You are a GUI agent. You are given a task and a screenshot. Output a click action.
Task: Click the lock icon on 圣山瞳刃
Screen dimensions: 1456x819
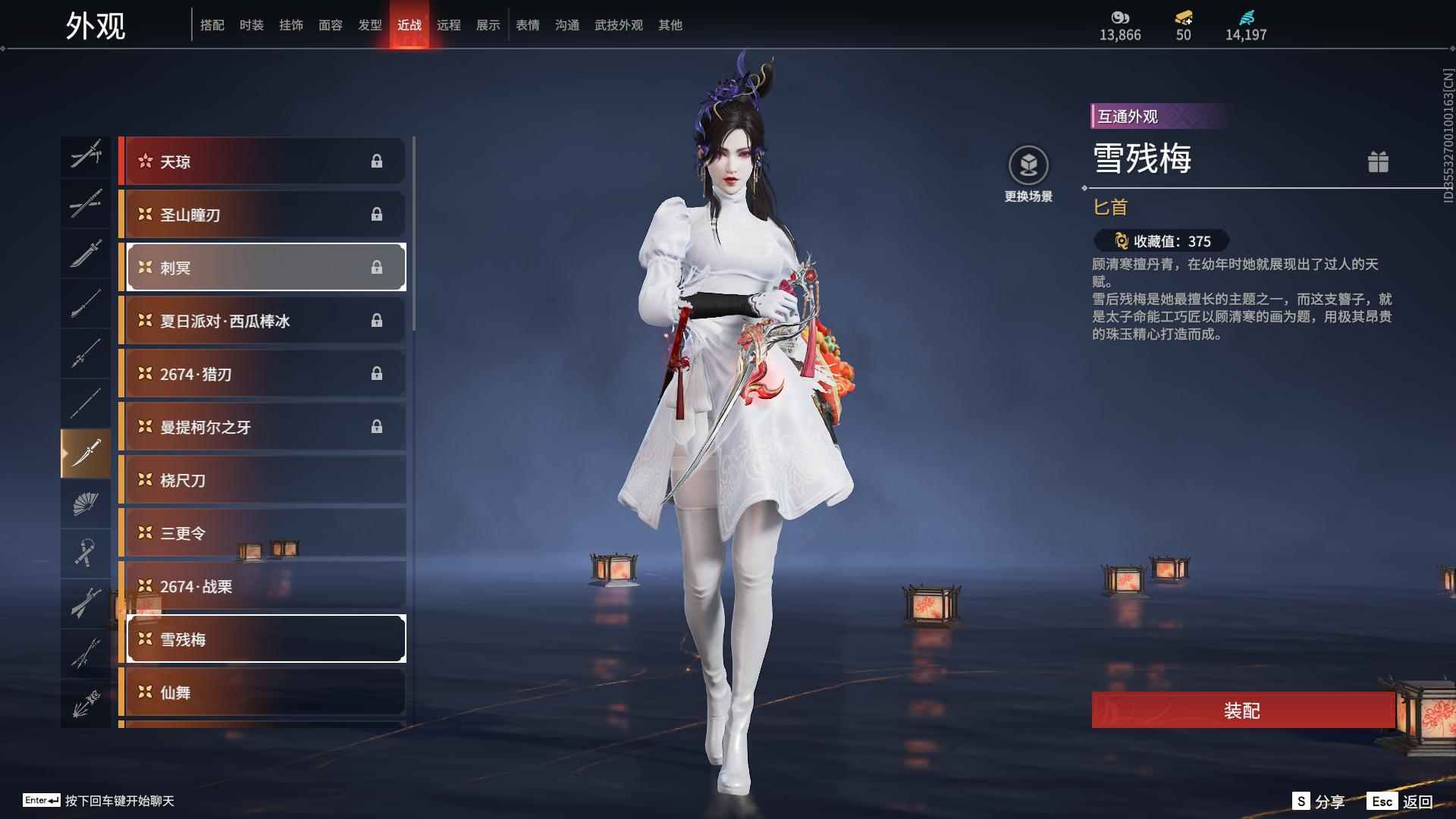coord(378,214)
